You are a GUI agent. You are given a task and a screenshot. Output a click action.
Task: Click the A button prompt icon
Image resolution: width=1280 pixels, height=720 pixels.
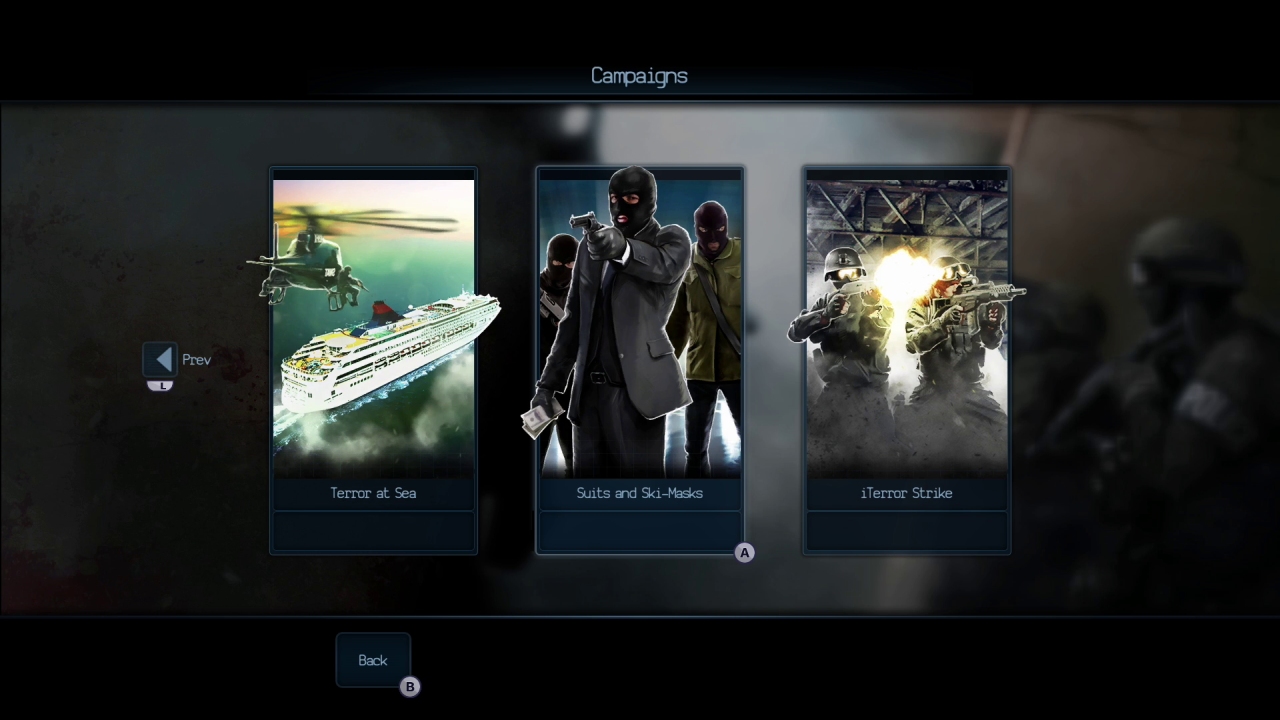(744, 552)
